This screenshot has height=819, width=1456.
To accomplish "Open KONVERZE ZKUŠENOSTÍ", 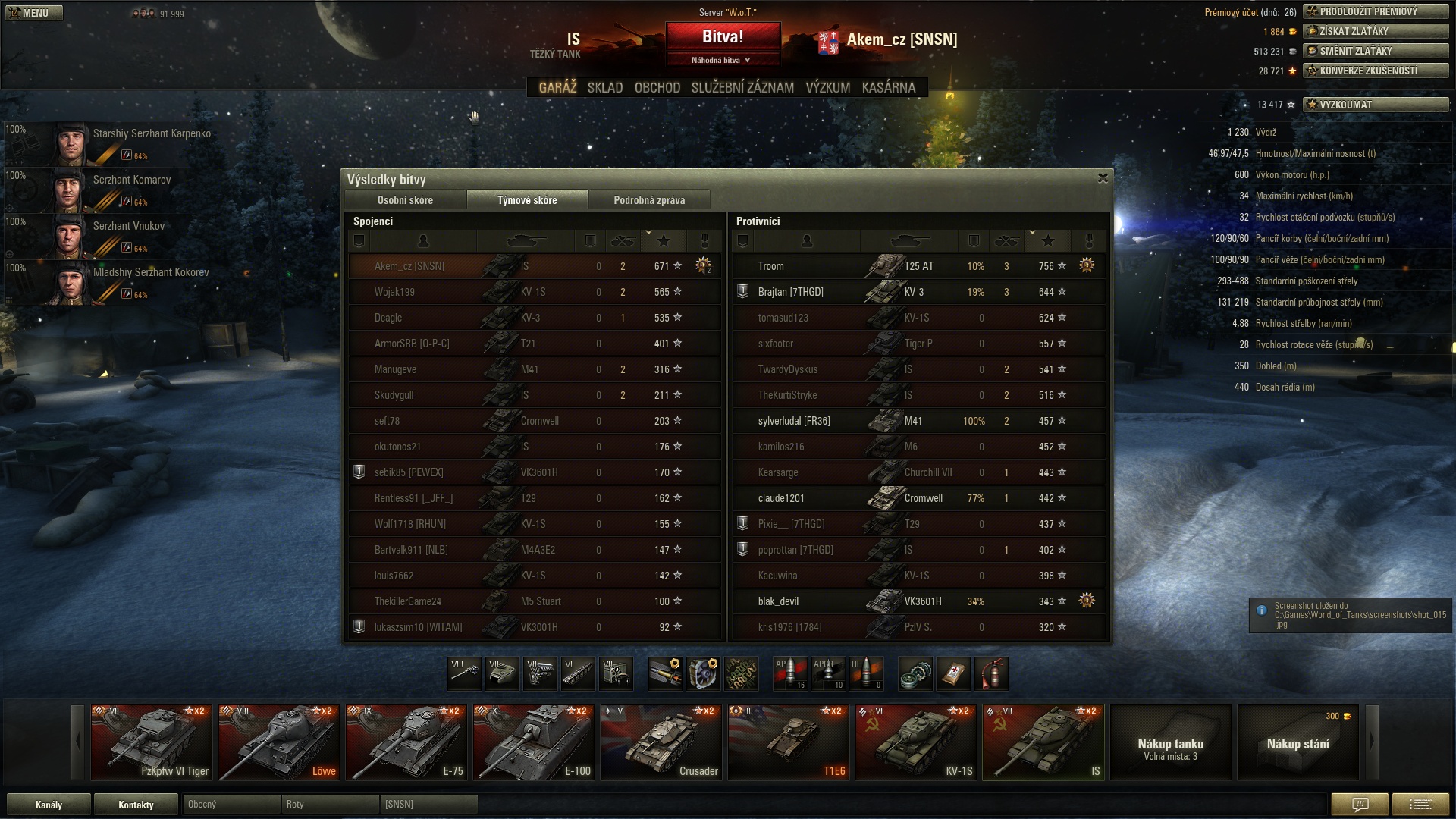I will coord(1375,71).
